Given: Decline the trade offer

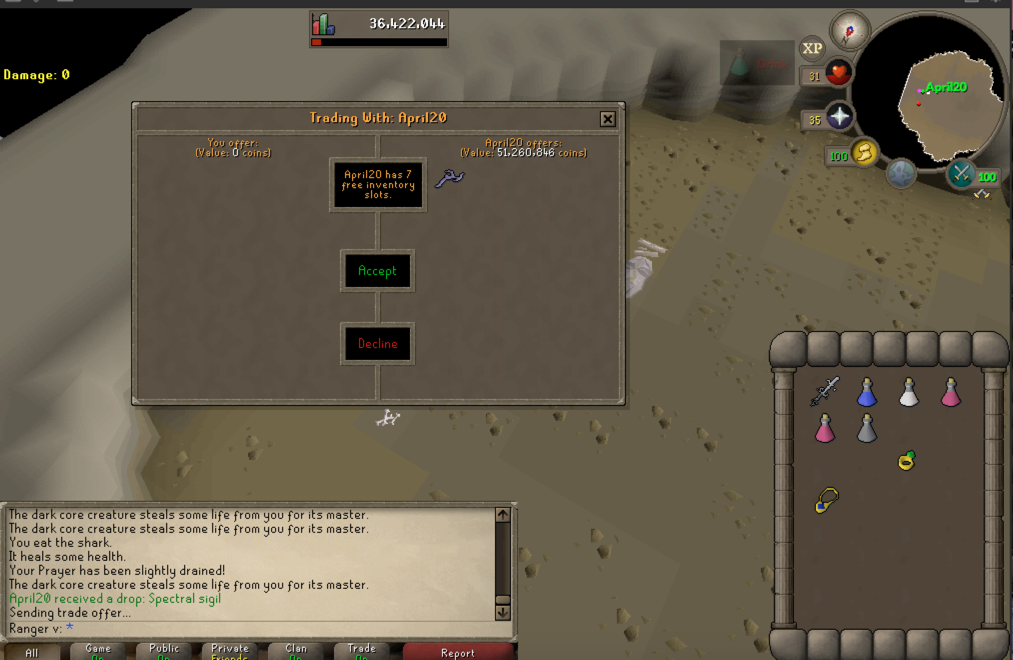Looking at the screenshot, I should click(377, 344).
